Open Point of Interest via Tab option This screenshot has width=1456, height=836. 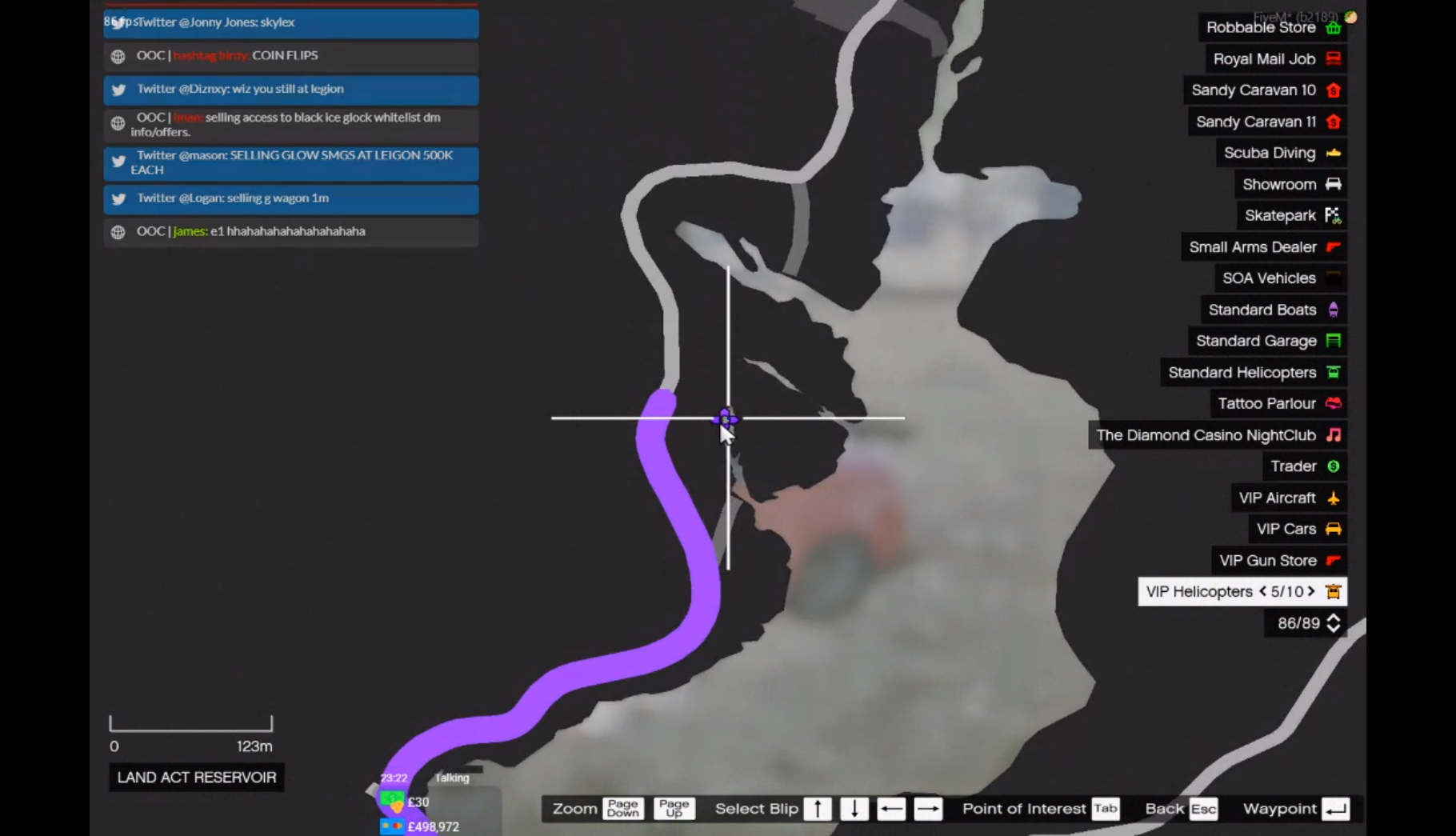click(x=1106, y=809)
